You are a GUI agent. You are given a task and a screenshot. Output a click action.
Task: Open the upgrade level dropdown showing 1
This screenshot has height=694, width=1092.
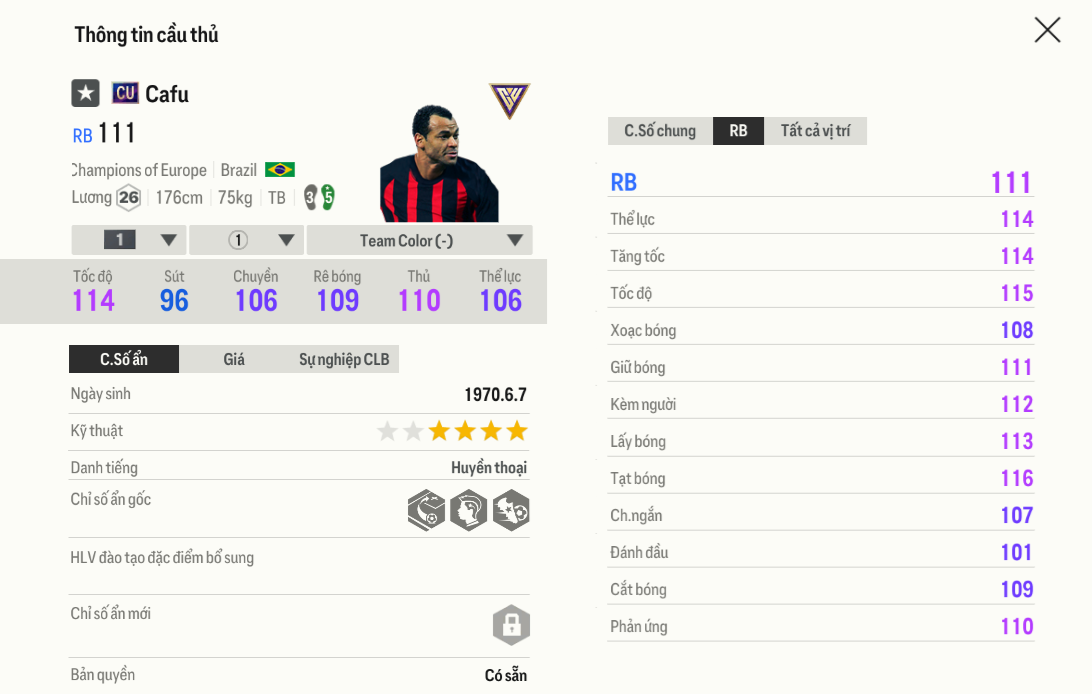pyautogui.click(x=129, y=240)
